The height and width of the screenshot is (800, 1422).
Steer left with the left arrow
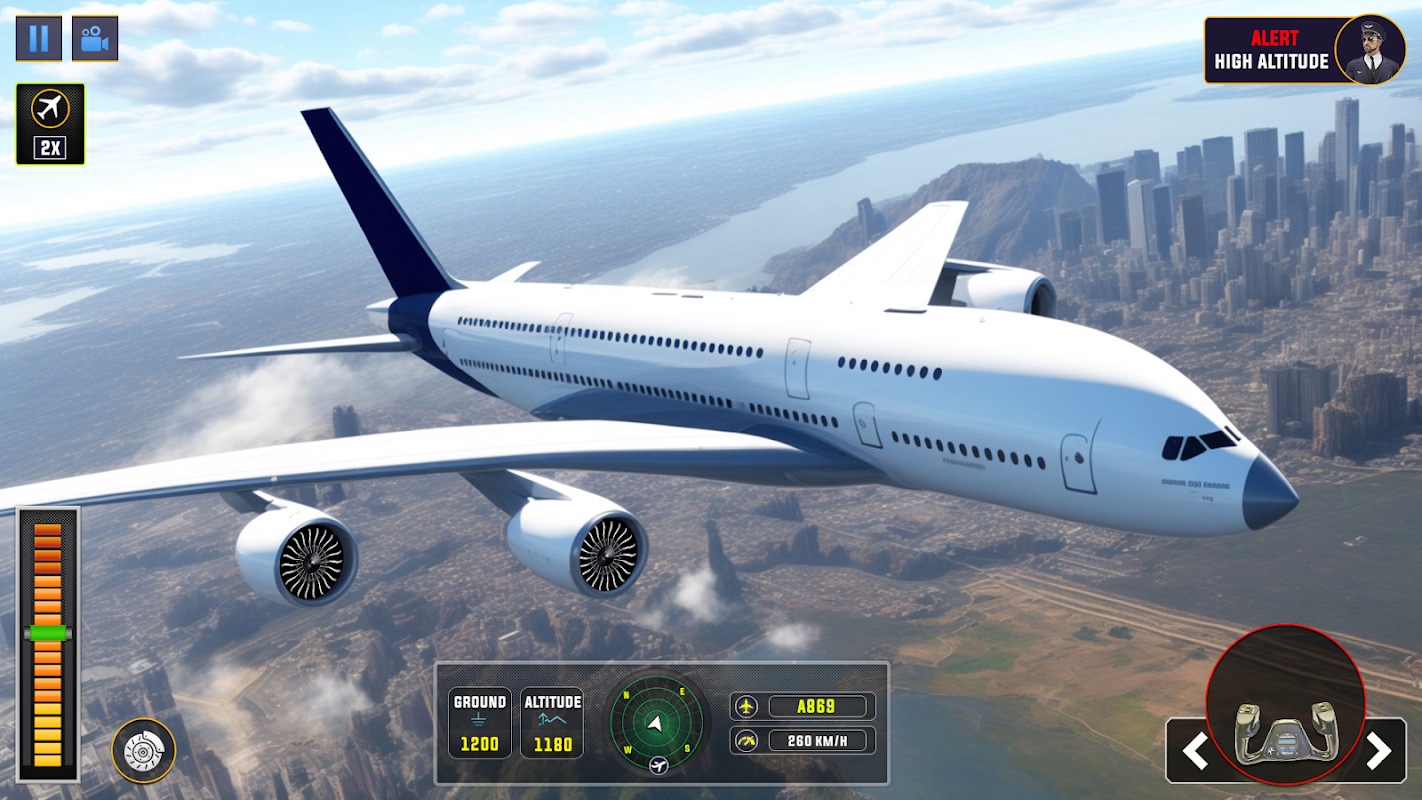1195,751
